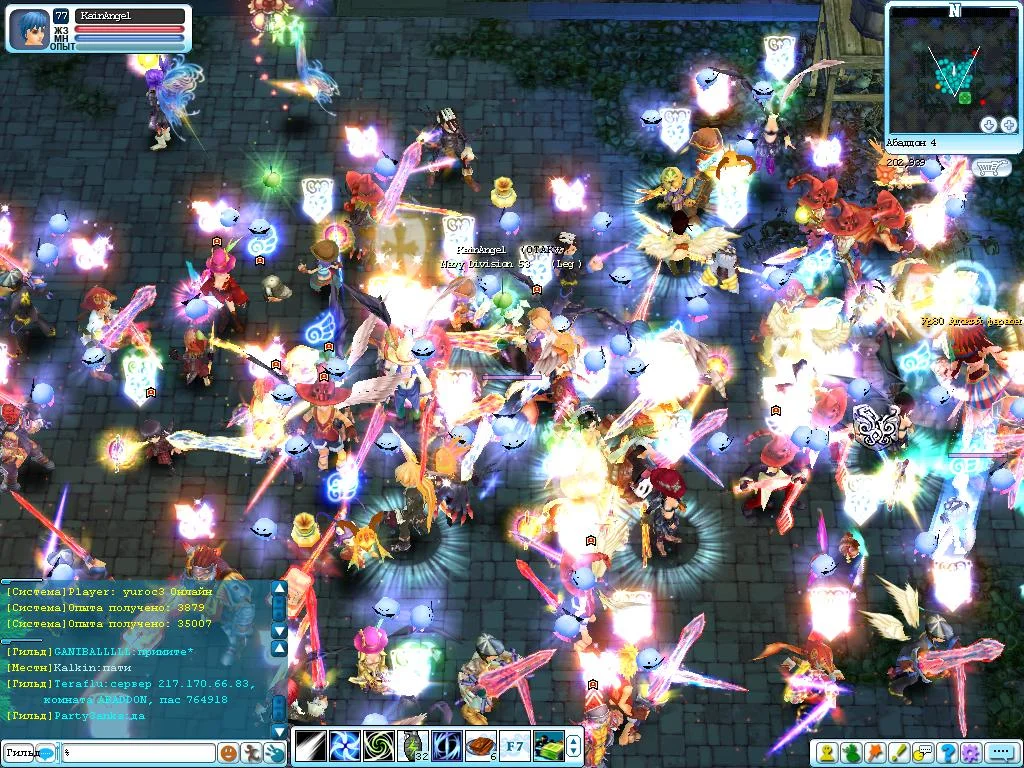Click the KainAngel character portrait
The height and width of the screenshot is (768, 1024).
(x=28, y=29)
